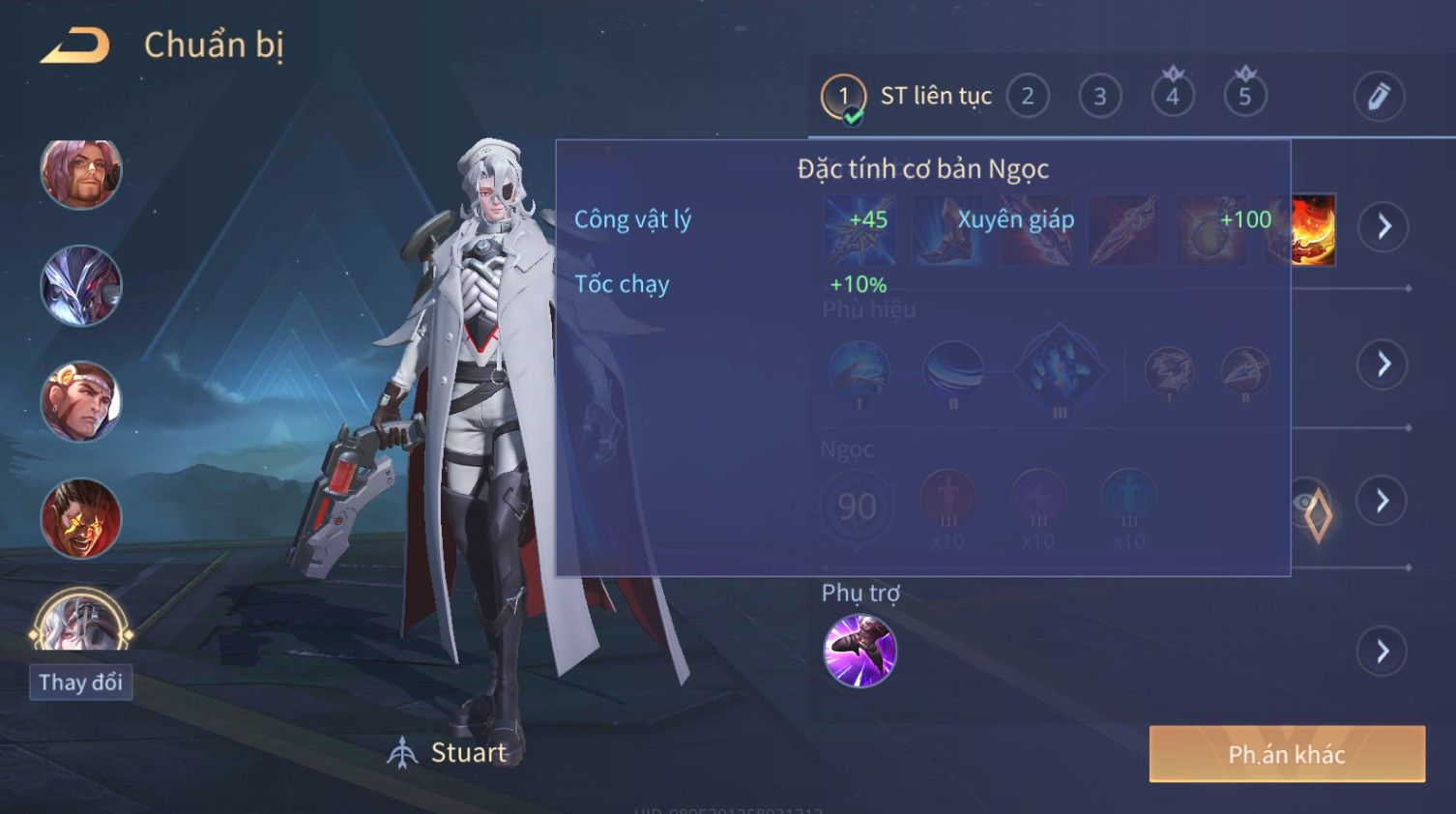Click the Phán khác button

click(1286, 754)
